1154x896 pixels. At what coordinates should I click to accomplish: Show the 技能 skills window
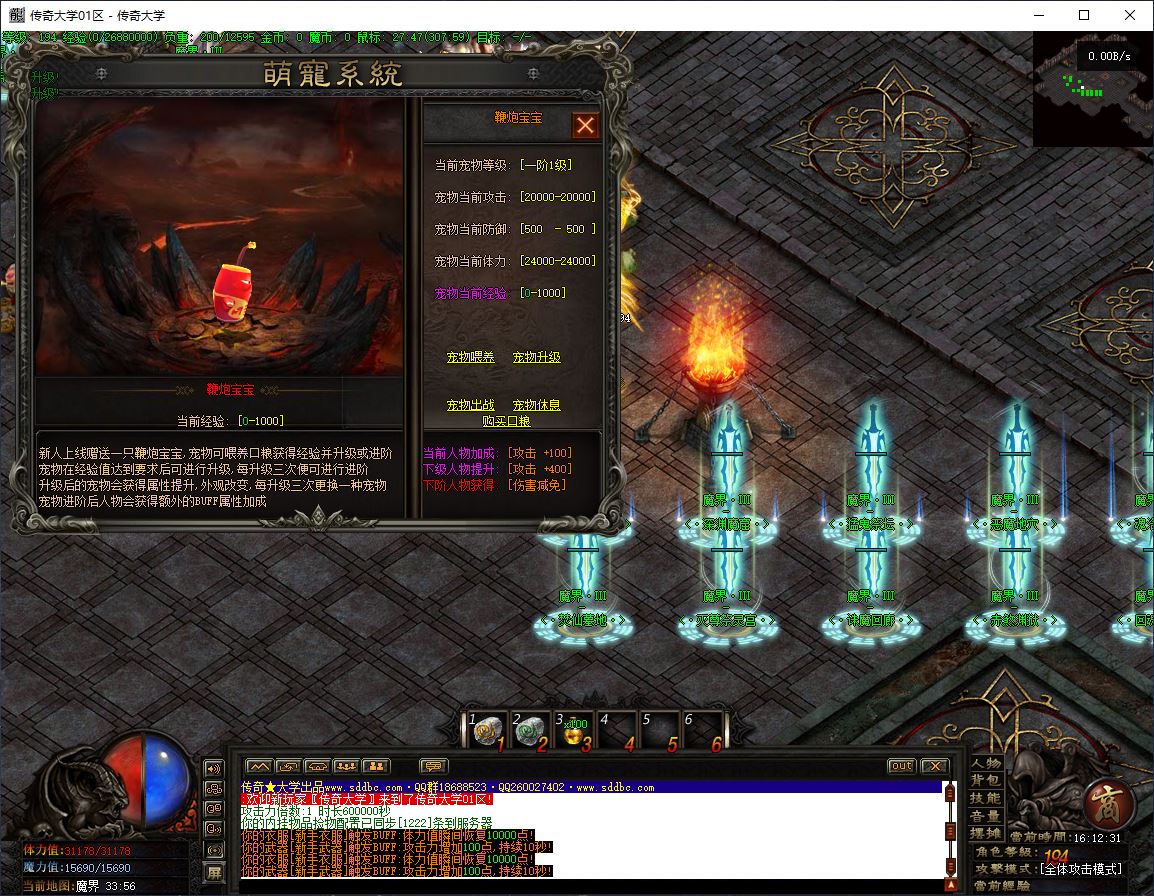point(985,798)
